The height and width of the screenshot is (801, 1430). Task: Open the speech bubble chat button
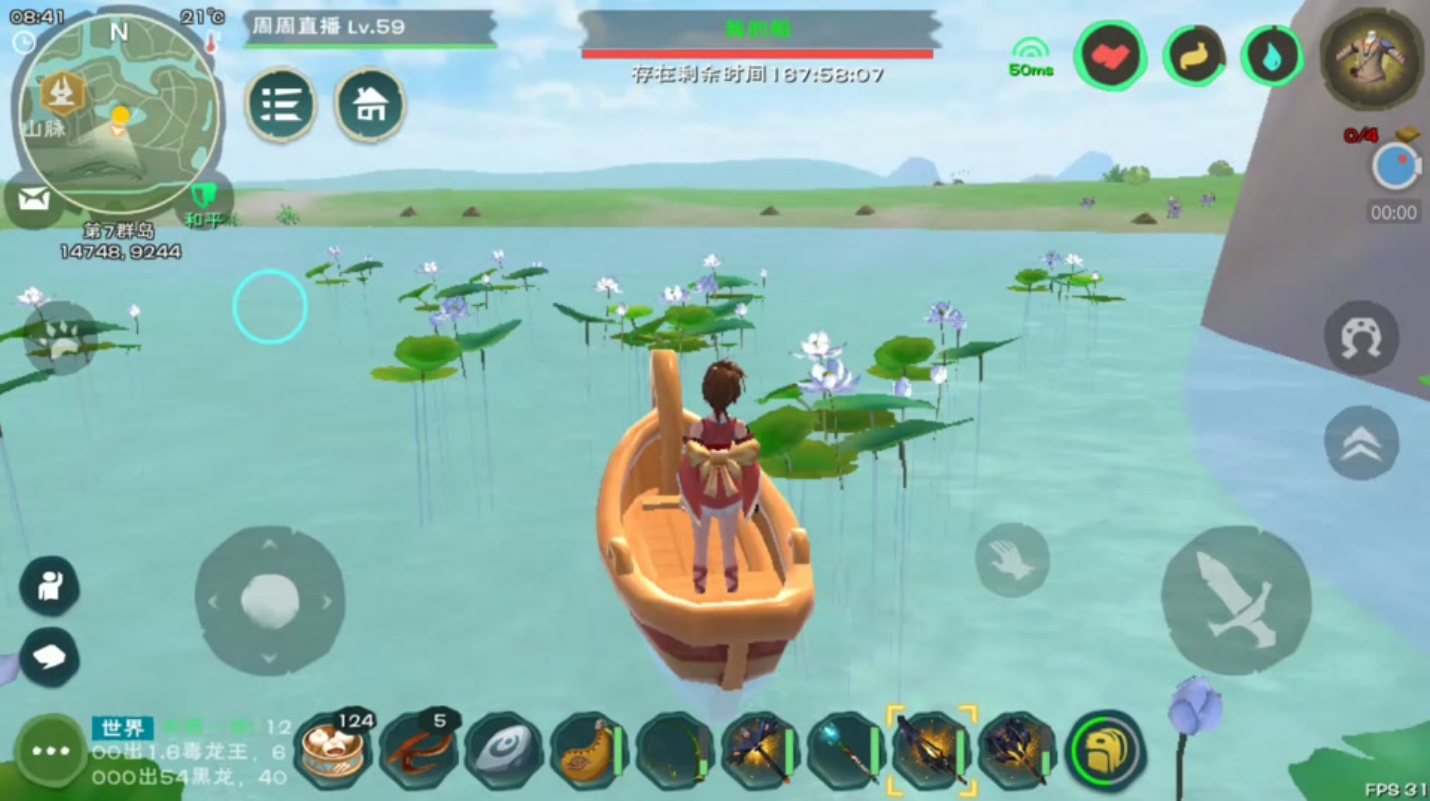pyautogui.click(x=49, y=657)
